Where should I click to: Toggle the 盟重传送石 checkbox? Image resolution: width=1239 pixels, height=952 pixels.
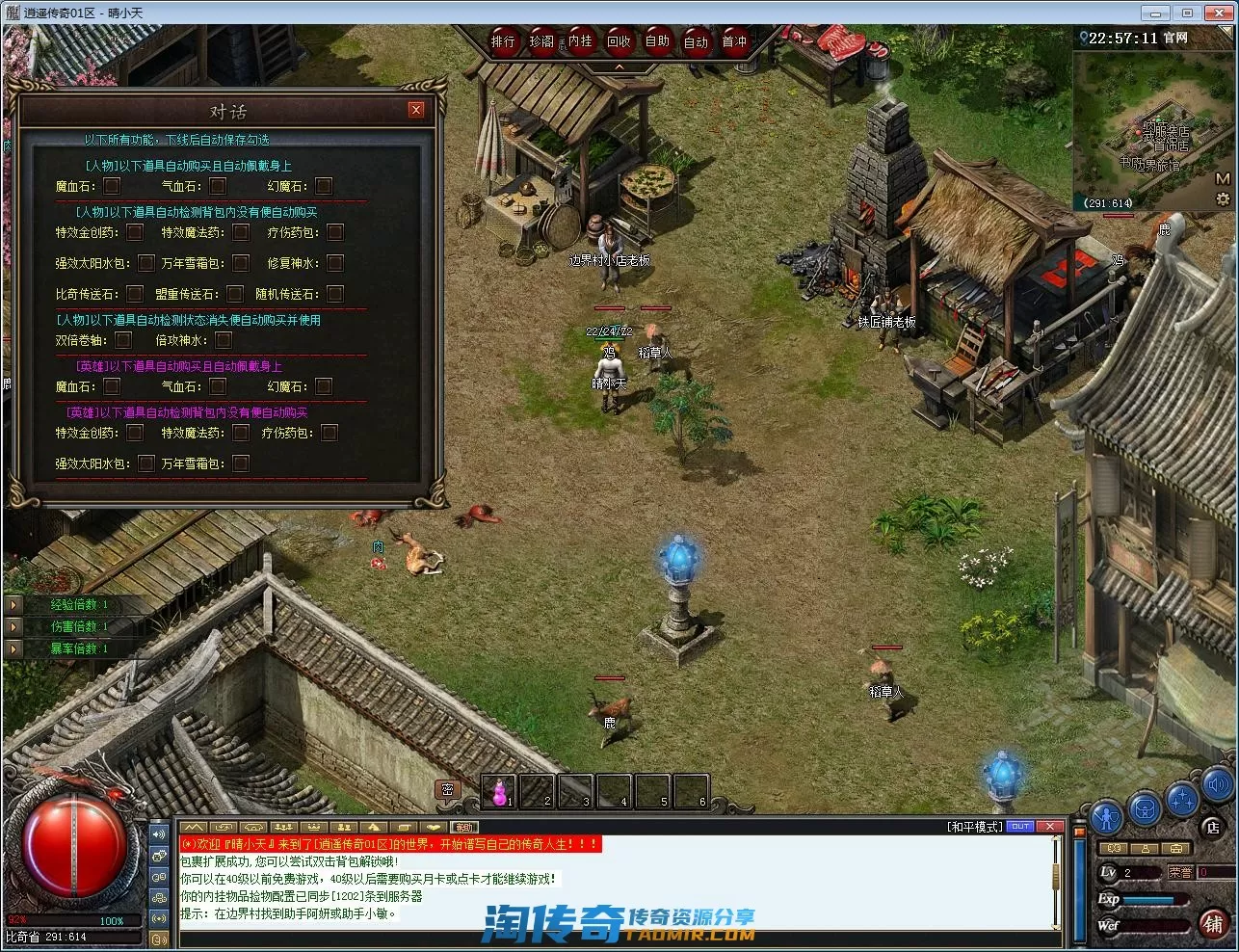[235, 294]
